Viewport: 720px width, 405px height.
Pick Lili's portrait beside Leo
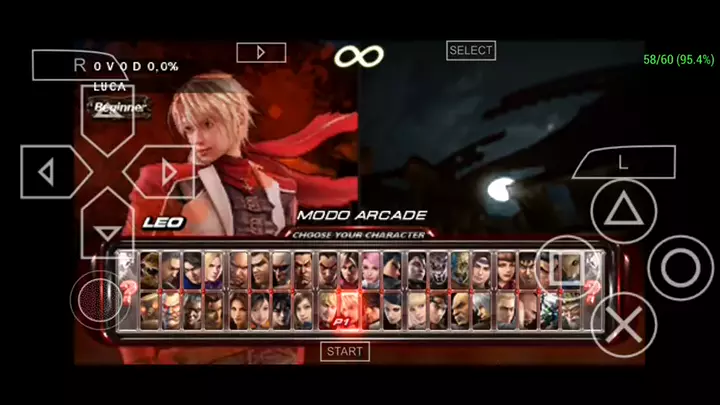point(327,310)
